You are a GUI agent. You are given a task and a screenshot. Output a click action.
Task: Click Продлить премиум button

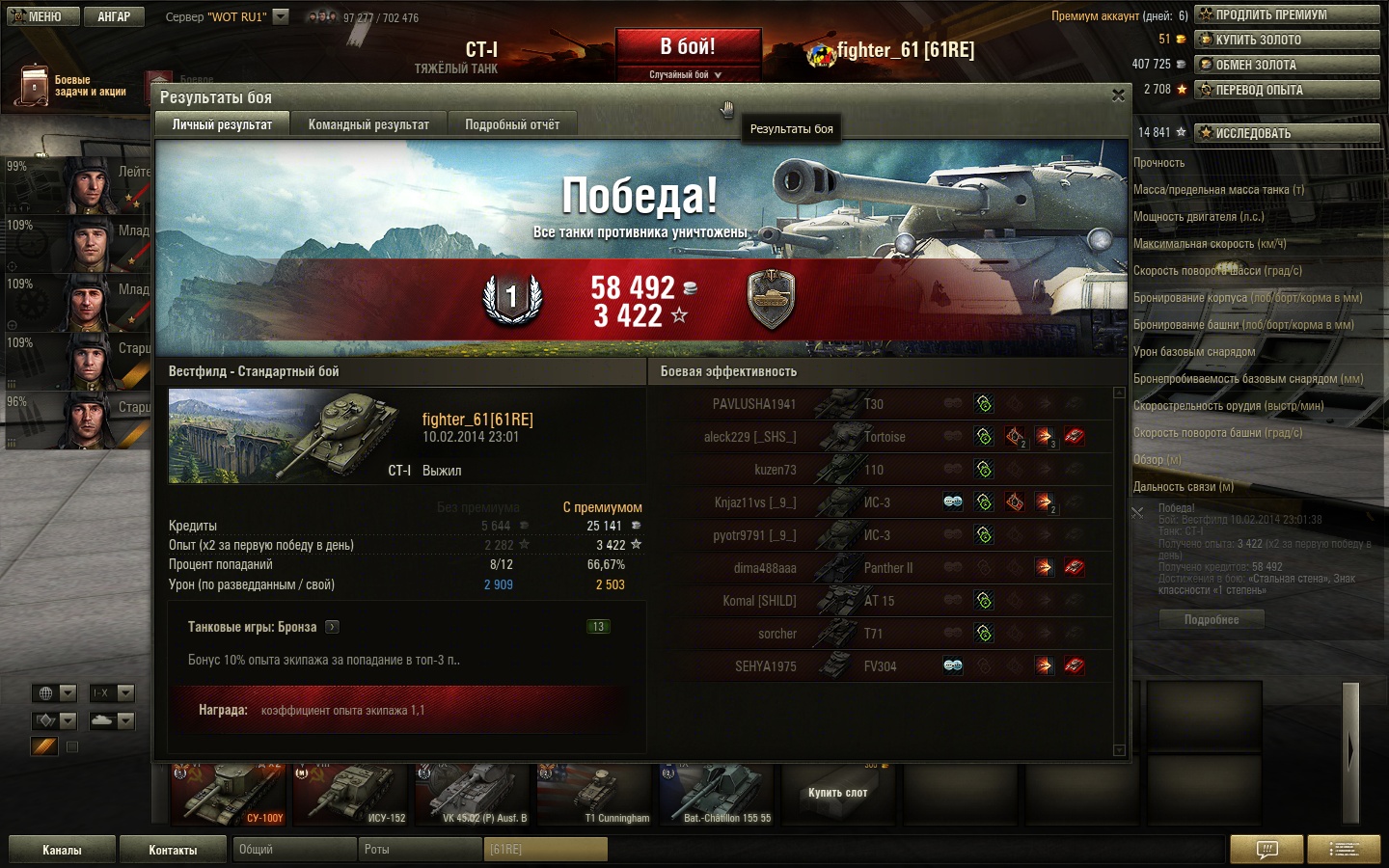(x=1287, y=14)
